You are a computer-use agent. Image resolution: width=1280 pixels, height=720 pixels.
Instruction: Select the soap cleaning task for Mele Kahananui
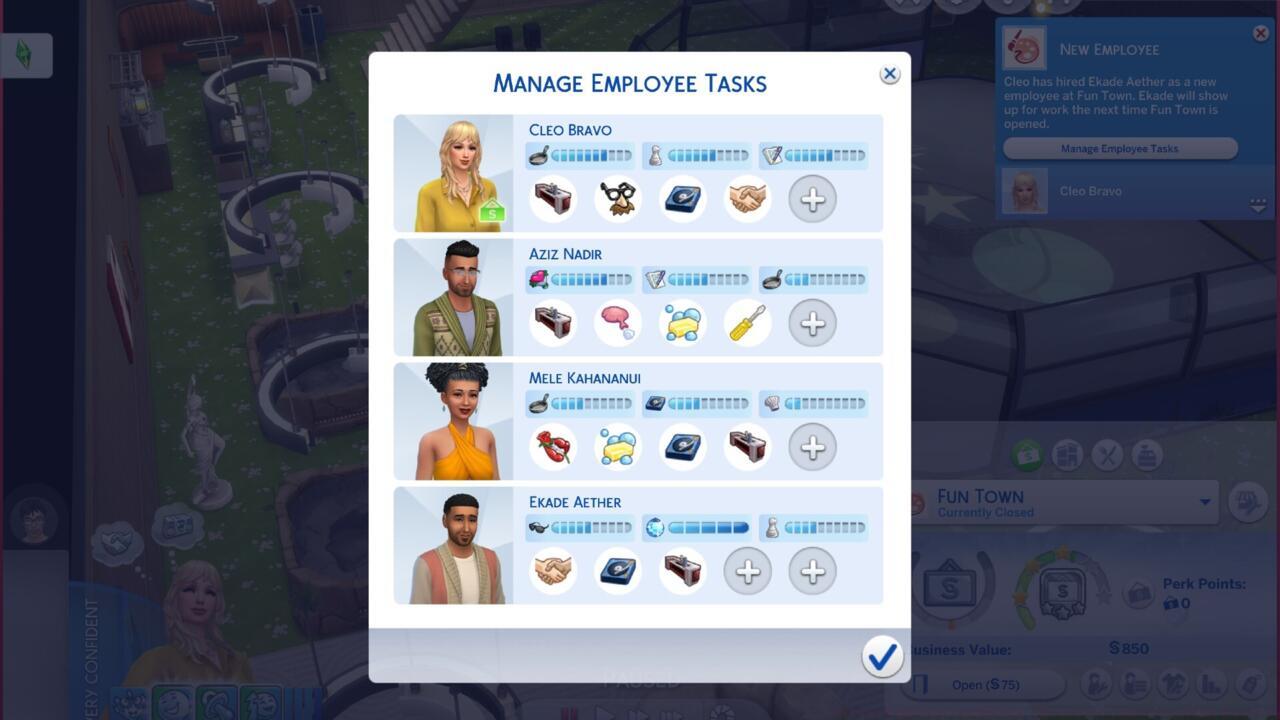(x=618, y=447)
